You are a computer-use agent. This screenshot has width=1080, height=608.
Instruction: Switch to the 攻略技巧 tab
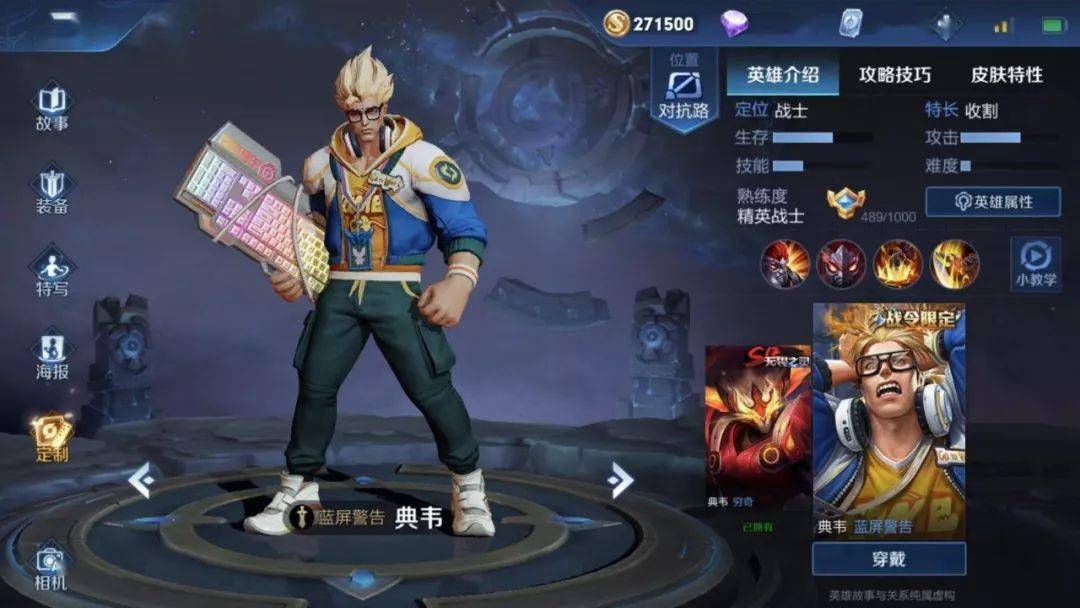point(895,75)
